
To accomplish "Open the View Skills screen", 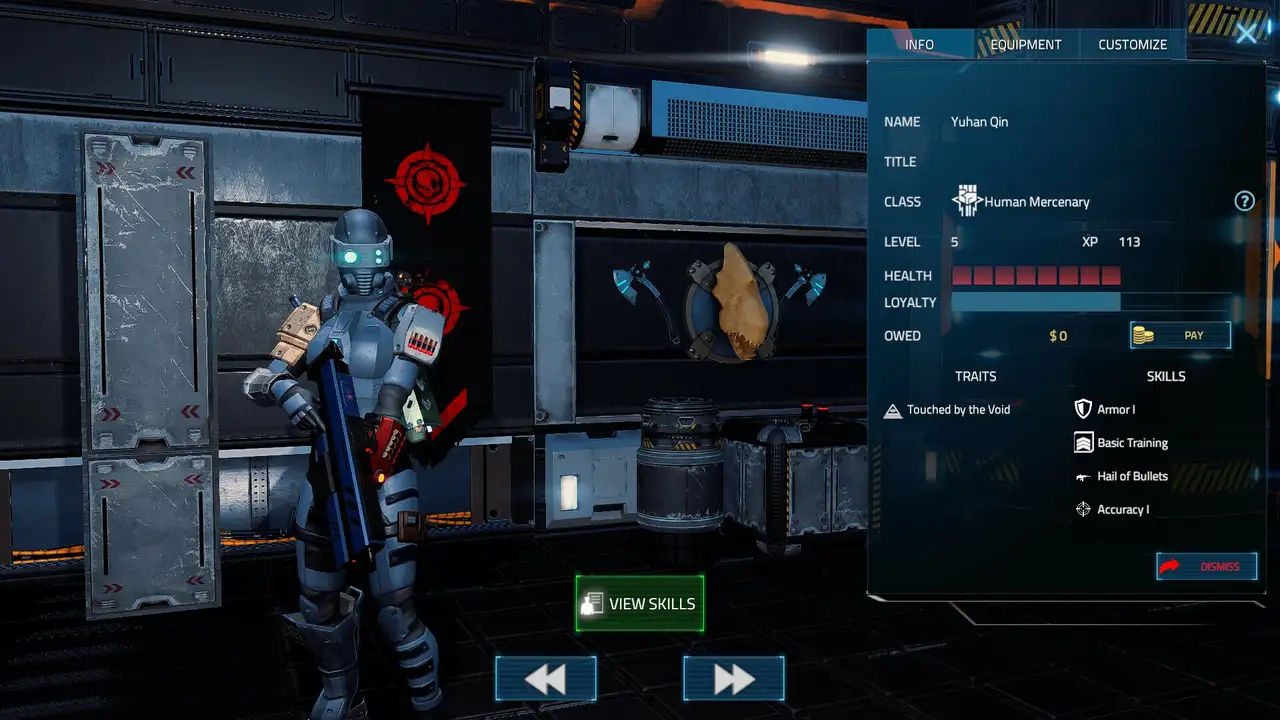I will coord(640,603).
